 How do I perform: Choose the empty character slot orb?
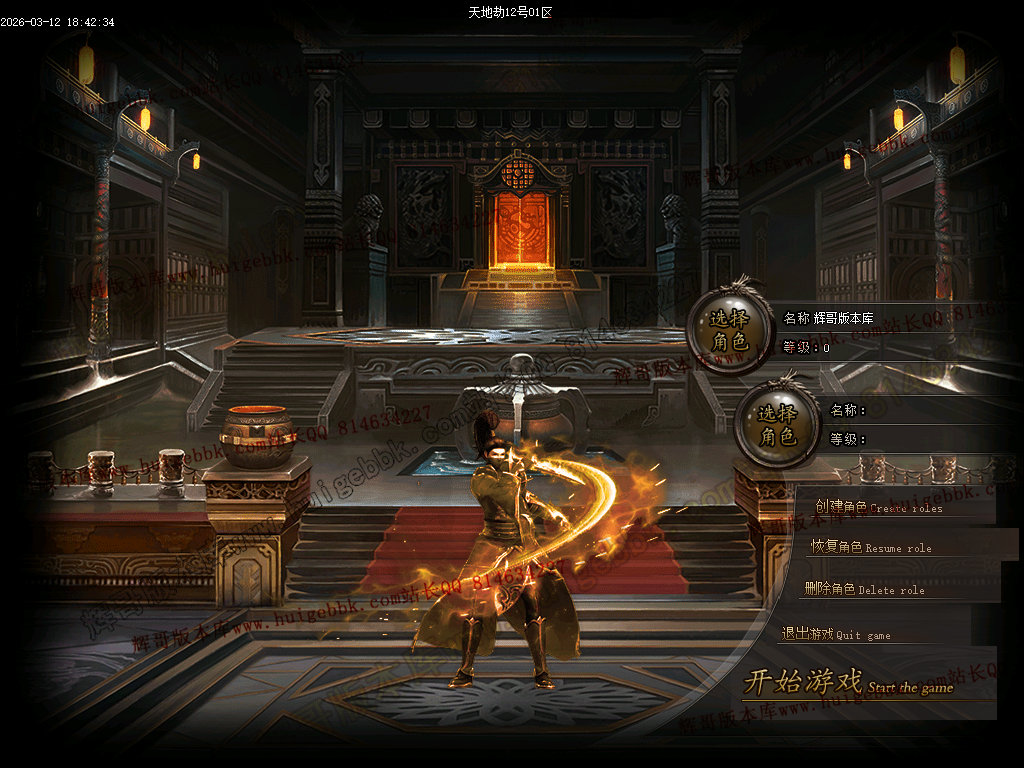point(777,425)
